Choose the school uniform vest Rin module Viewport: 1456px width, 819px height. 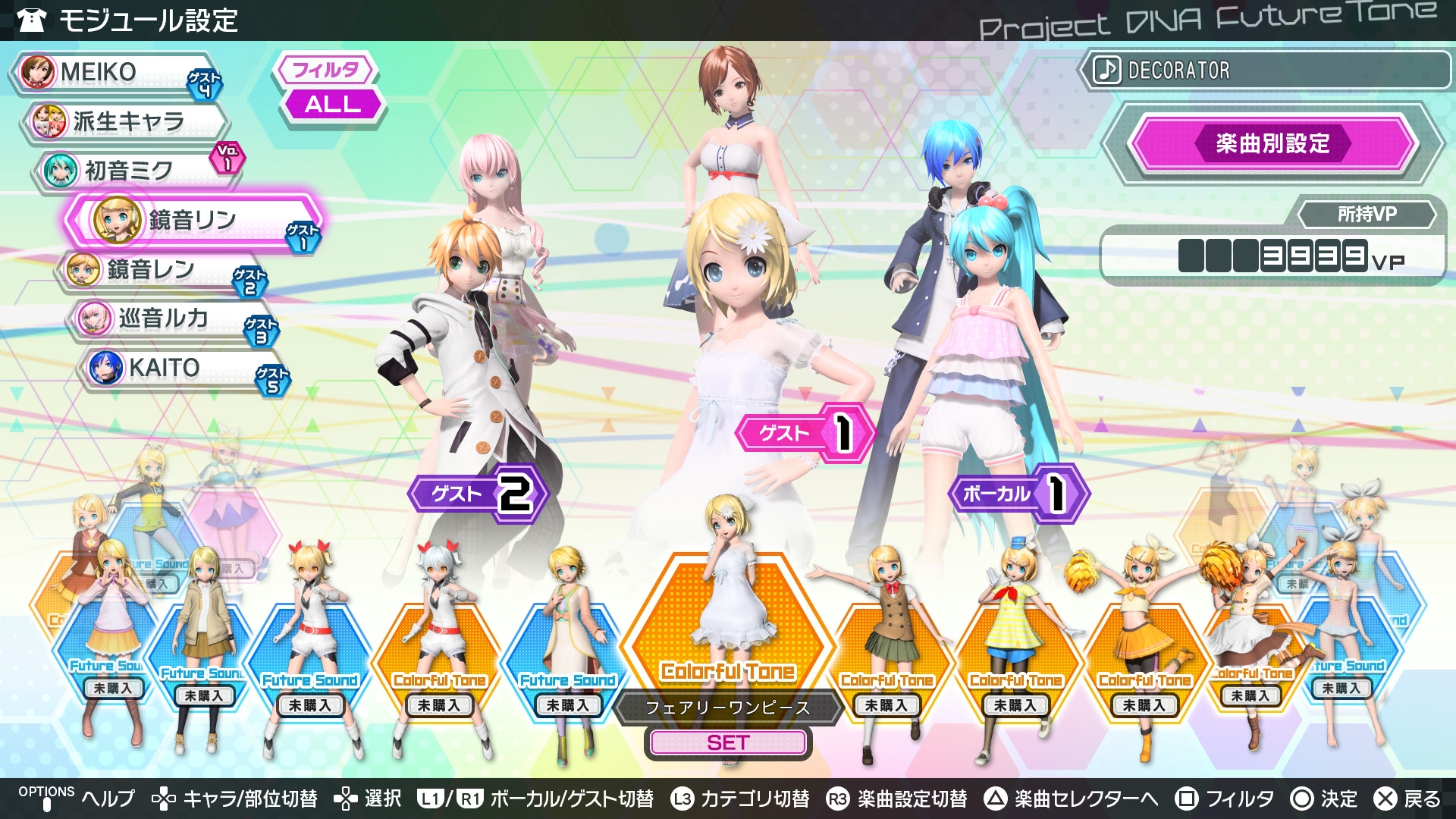tap(889, 652)
